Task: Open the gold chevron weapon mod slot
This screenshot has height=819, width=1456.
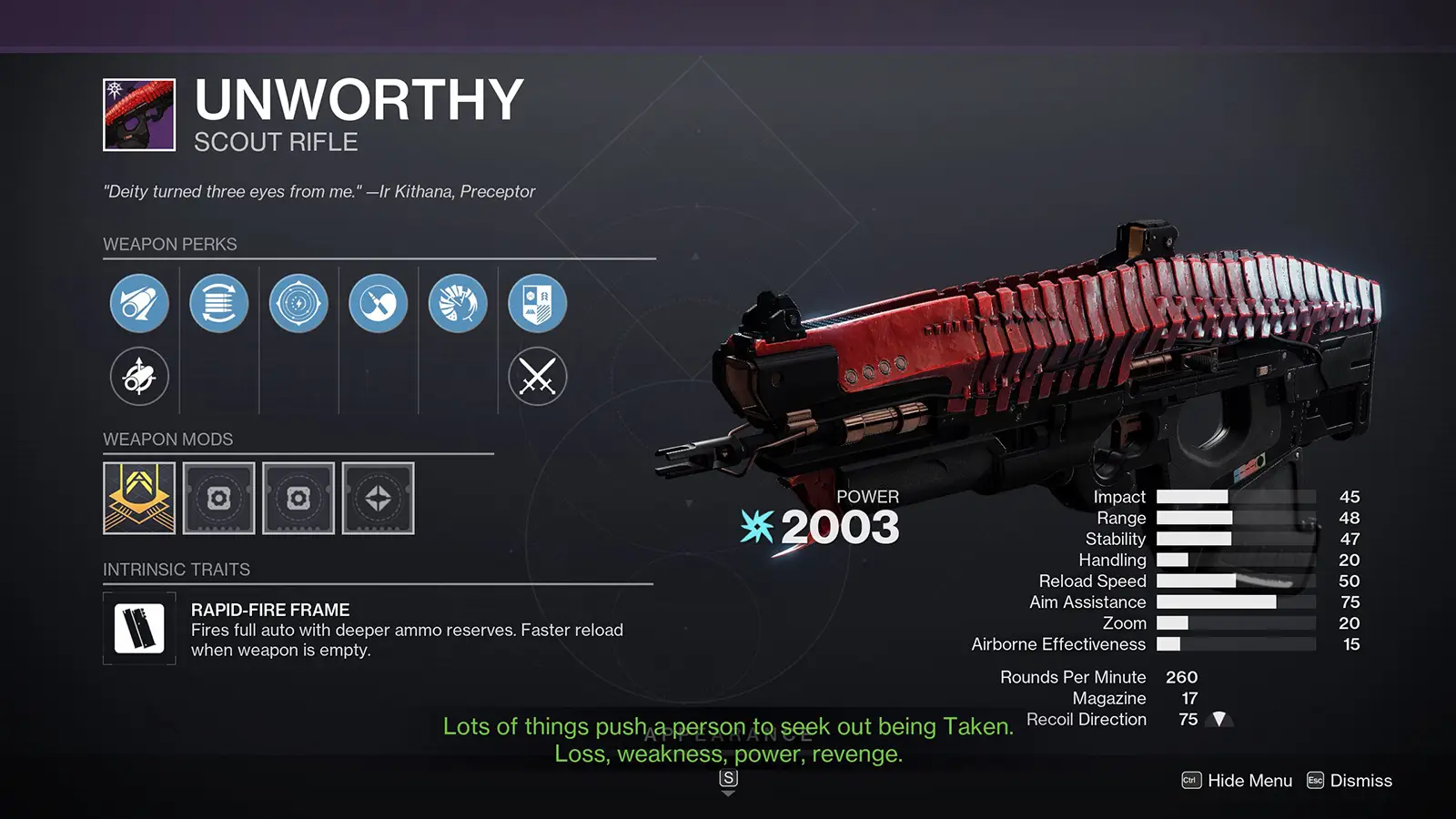Action: 139,498
